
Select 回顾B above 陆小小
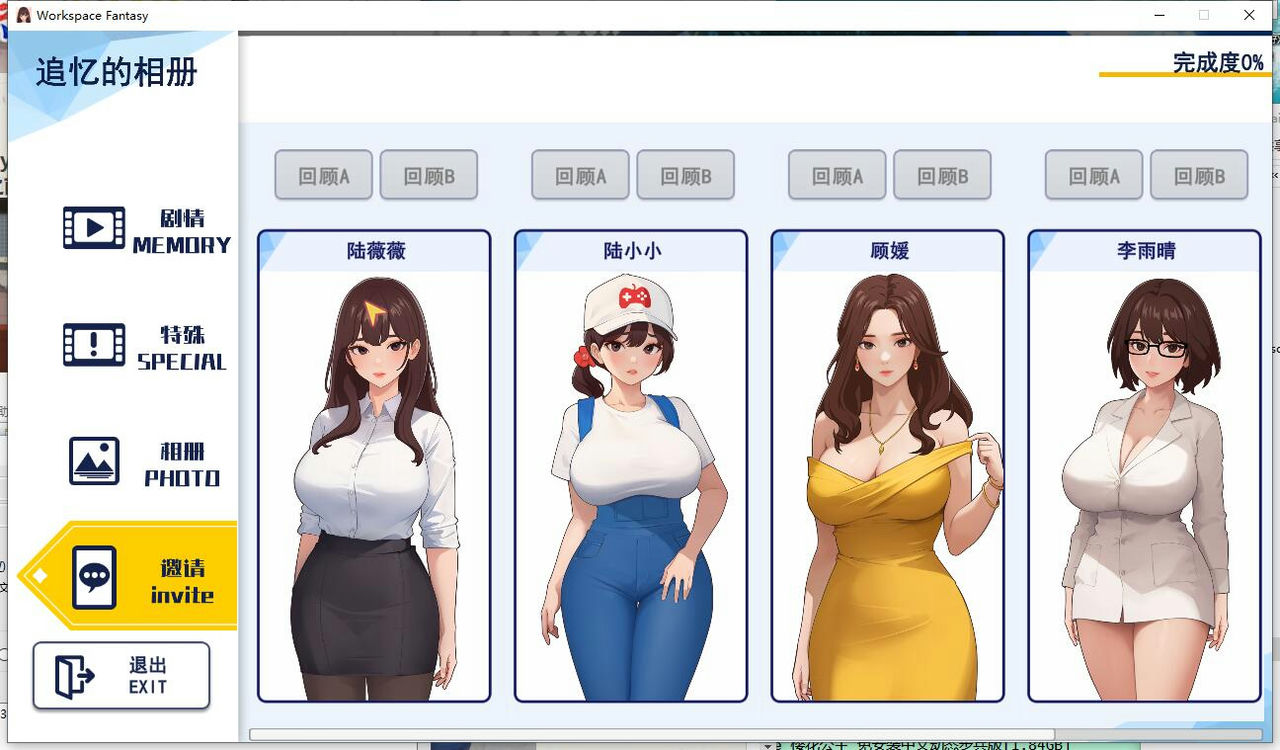(x=686, y=174)
